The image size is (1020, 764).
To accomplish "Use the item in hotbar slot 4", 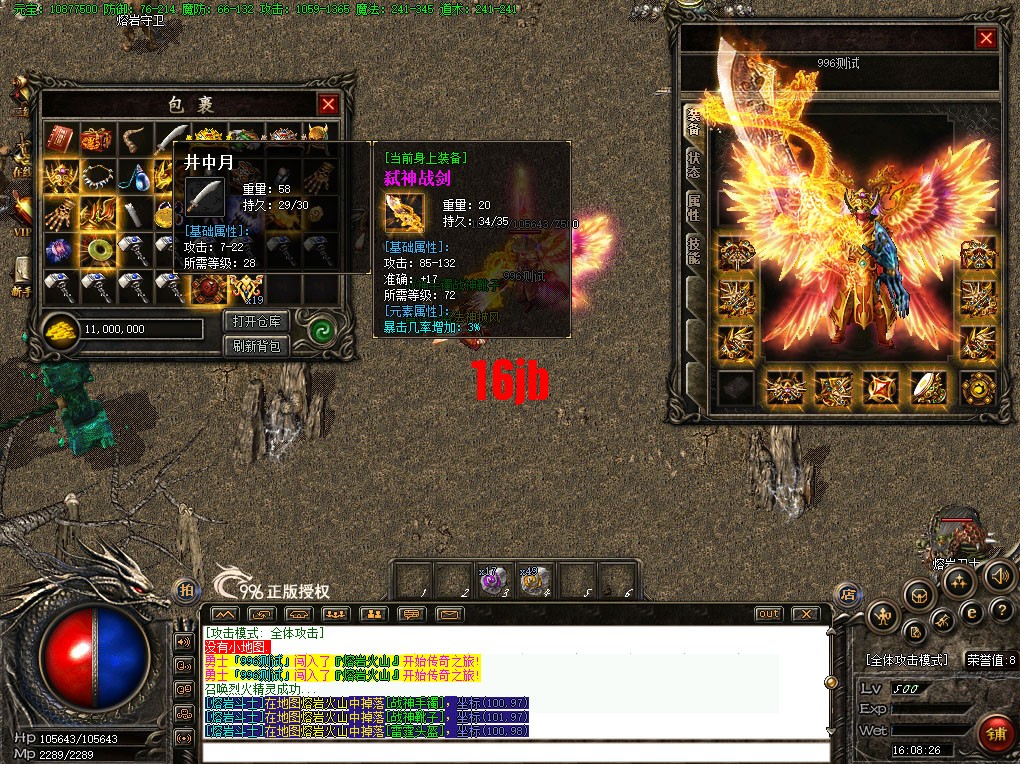I will coord(532,581).
